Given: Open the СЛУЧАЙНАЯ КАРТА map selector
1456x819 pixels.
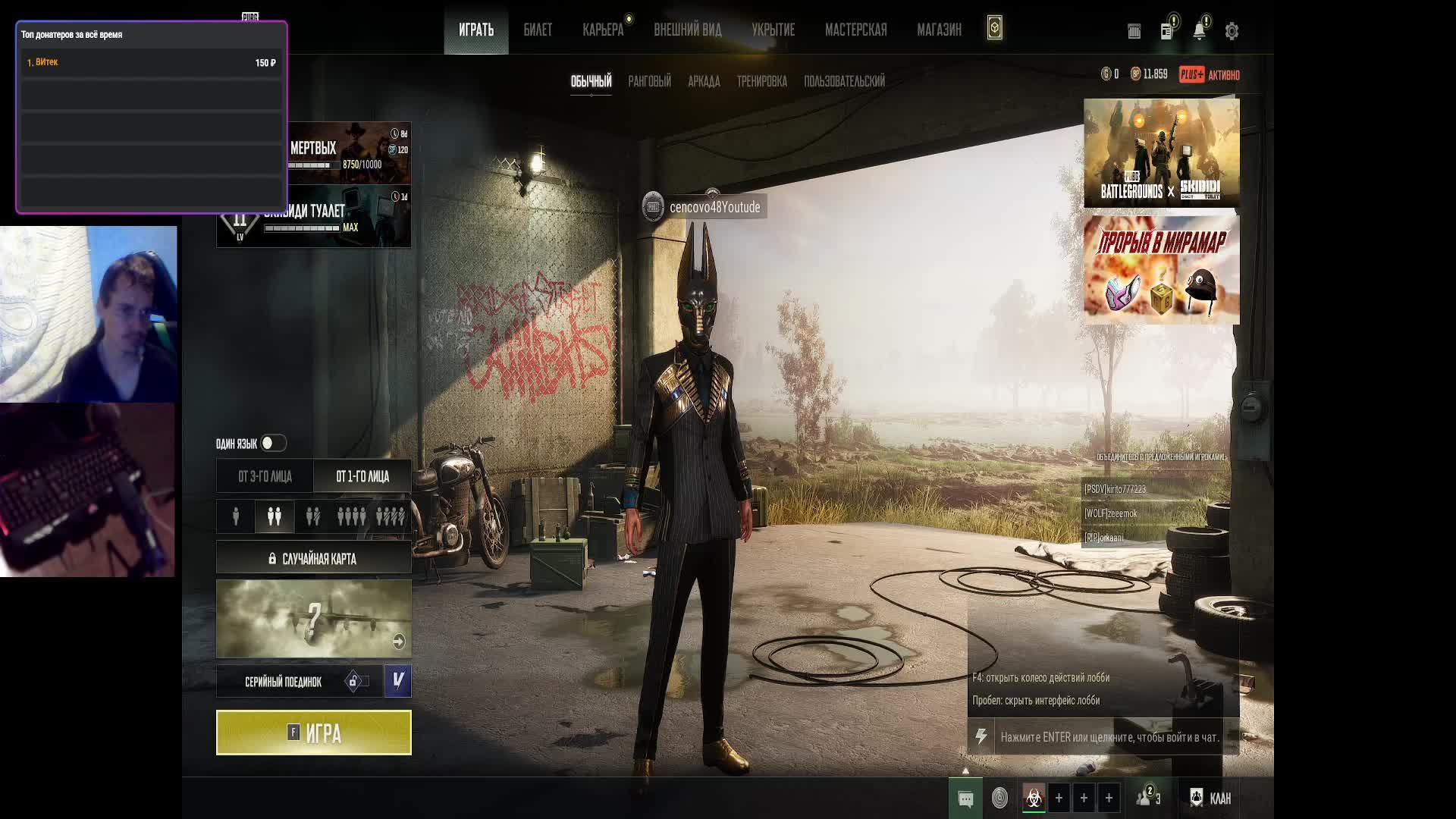Looking at the screenshot, I should click(313, 559).
